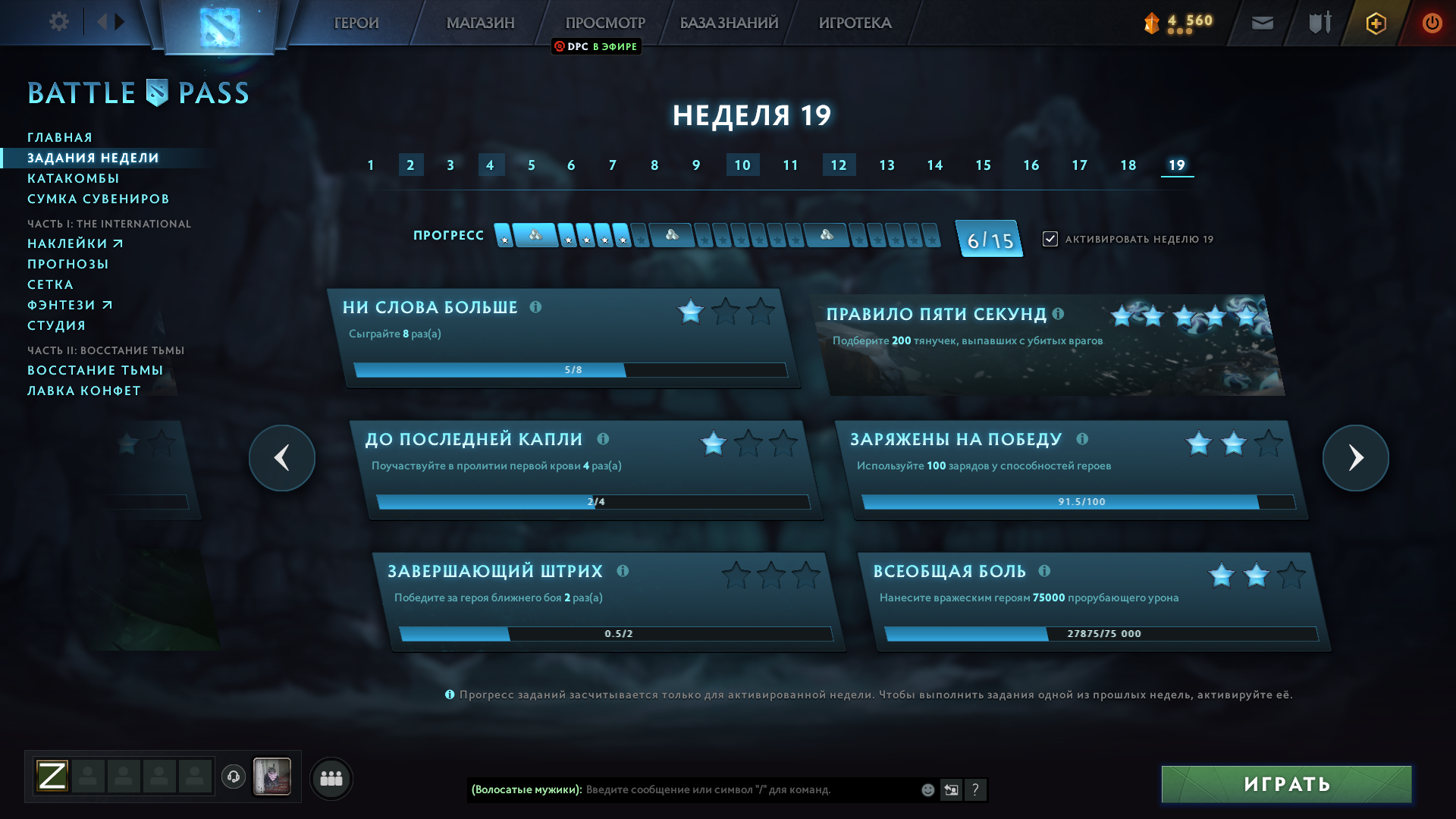Open the settings gear icon
Viewport: 1456px width, 819px height.
point(58,22)
